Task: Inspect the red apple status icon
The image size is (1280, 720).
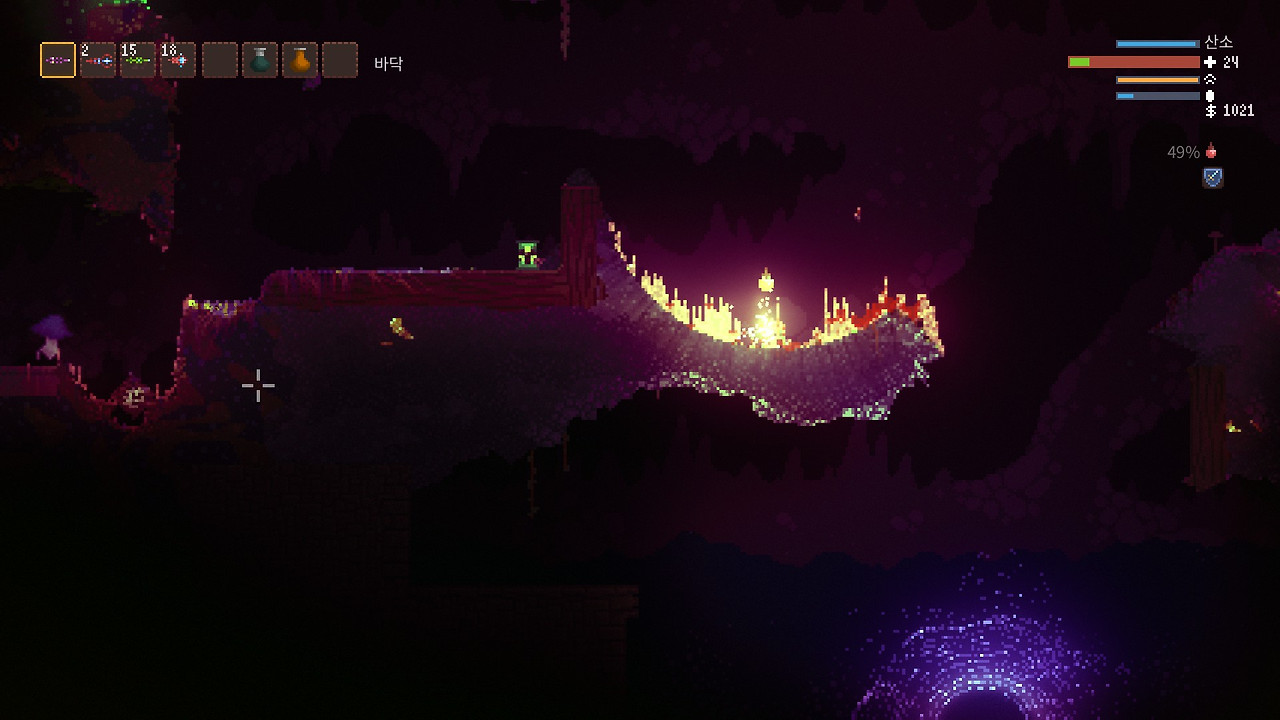Action: point(1212,152)
